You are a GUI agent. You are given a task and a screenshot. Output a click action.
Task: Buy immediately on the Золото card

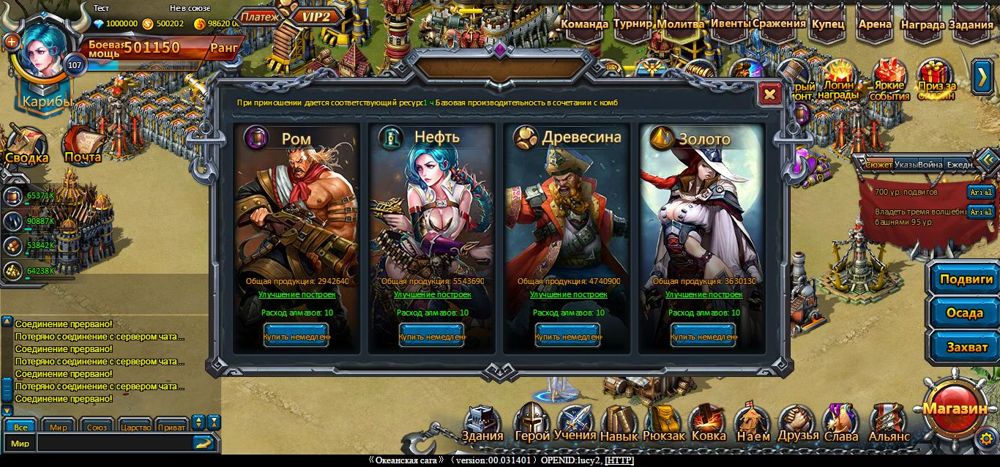coord(702,336)
